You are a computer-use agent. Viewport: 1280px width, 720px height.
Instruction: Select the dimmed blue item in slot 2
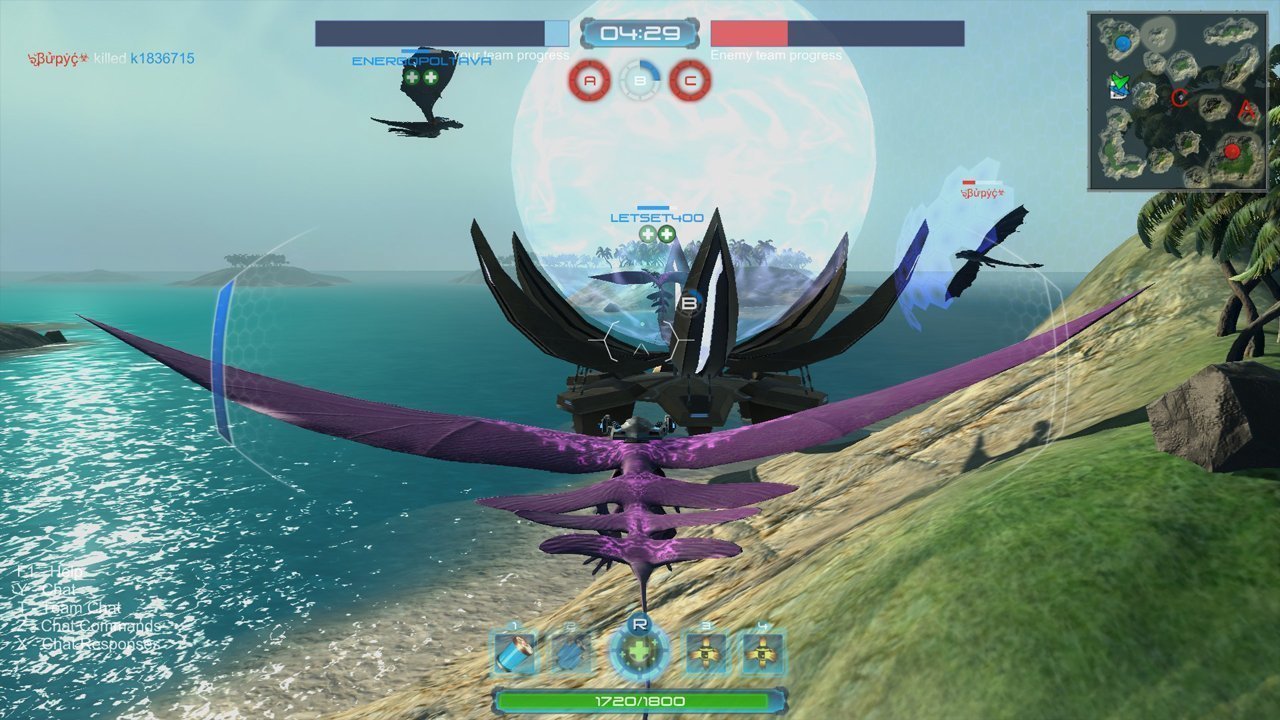tap(571, 654)
